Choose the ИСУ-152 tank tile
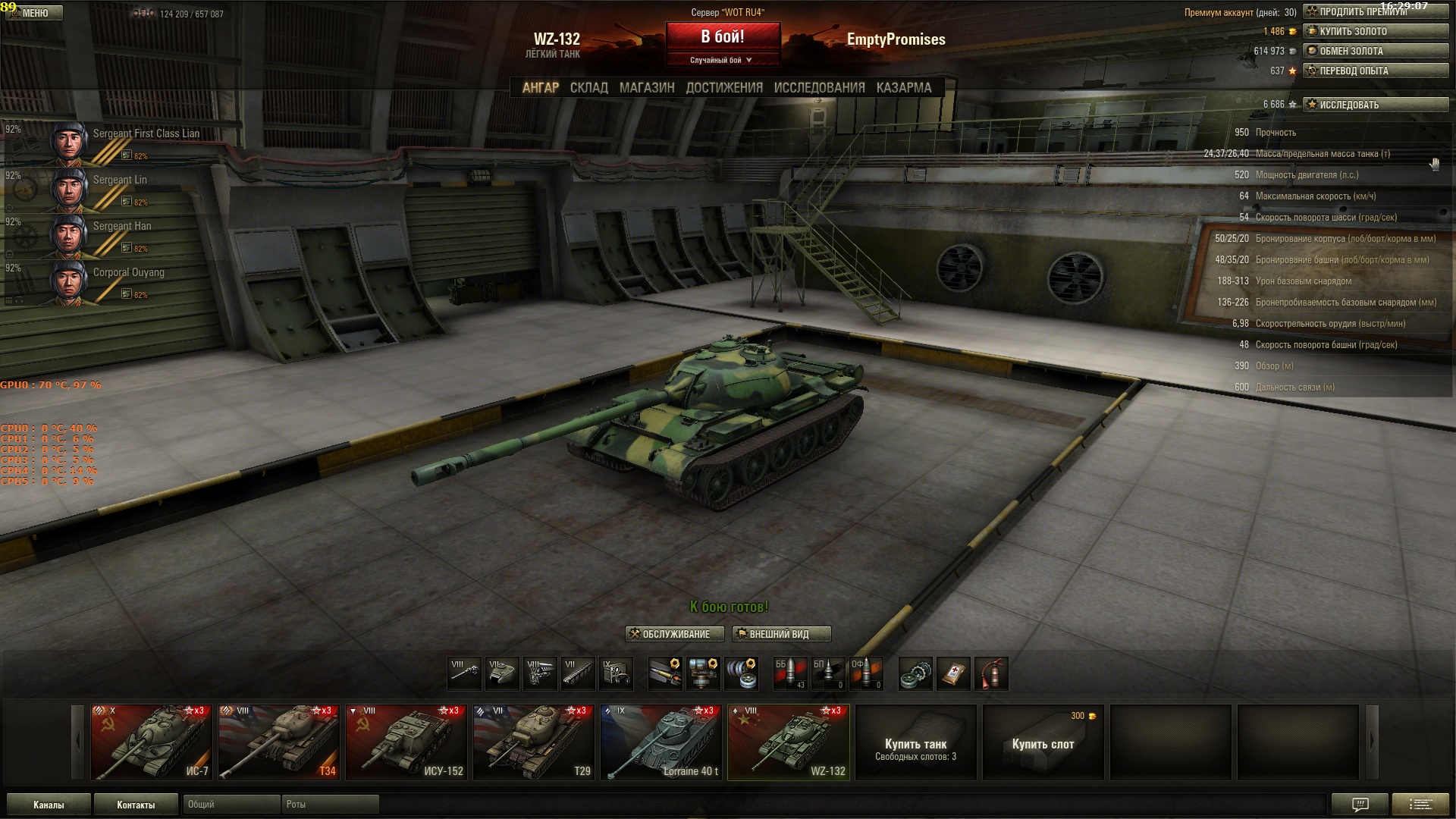1456x819 pixels. 406,742
